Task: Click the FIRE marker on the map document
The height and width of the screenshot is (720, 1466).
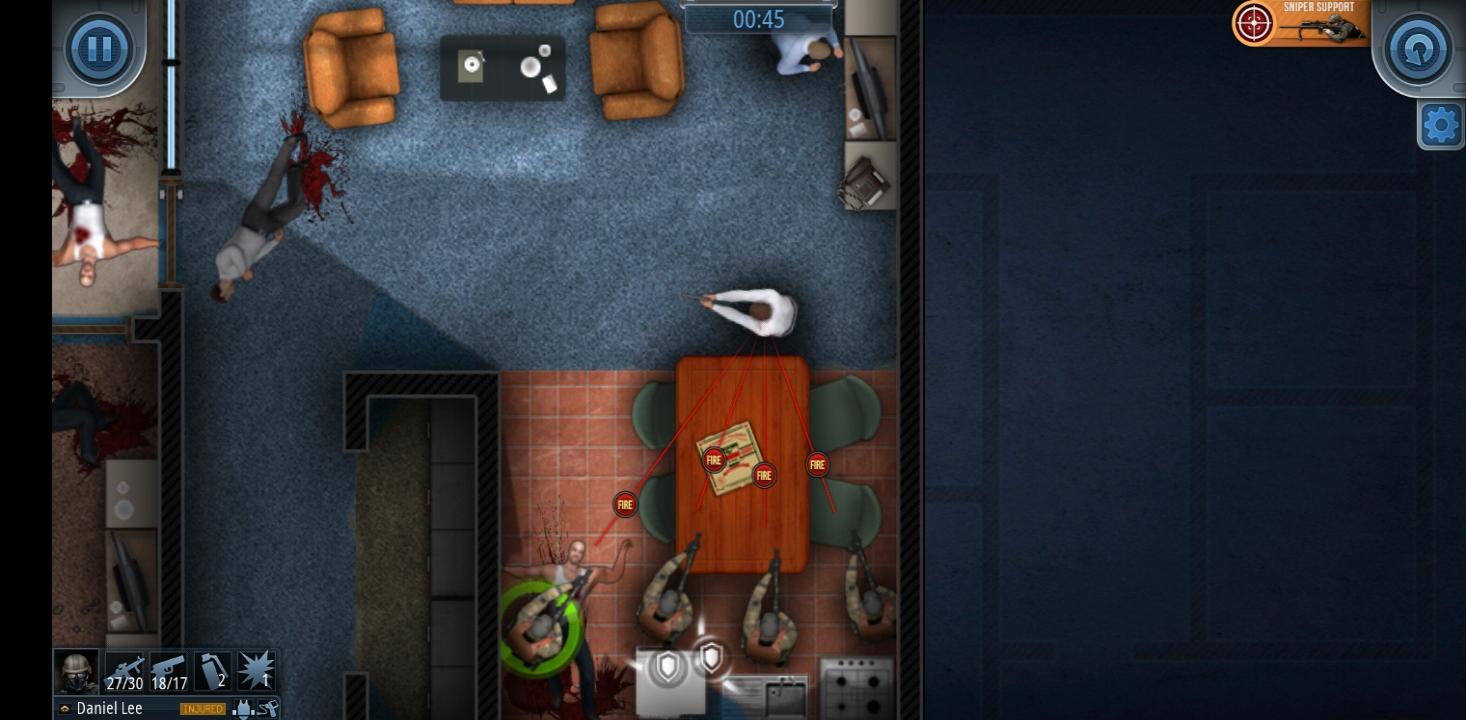Action: click(x=712, y=459)
